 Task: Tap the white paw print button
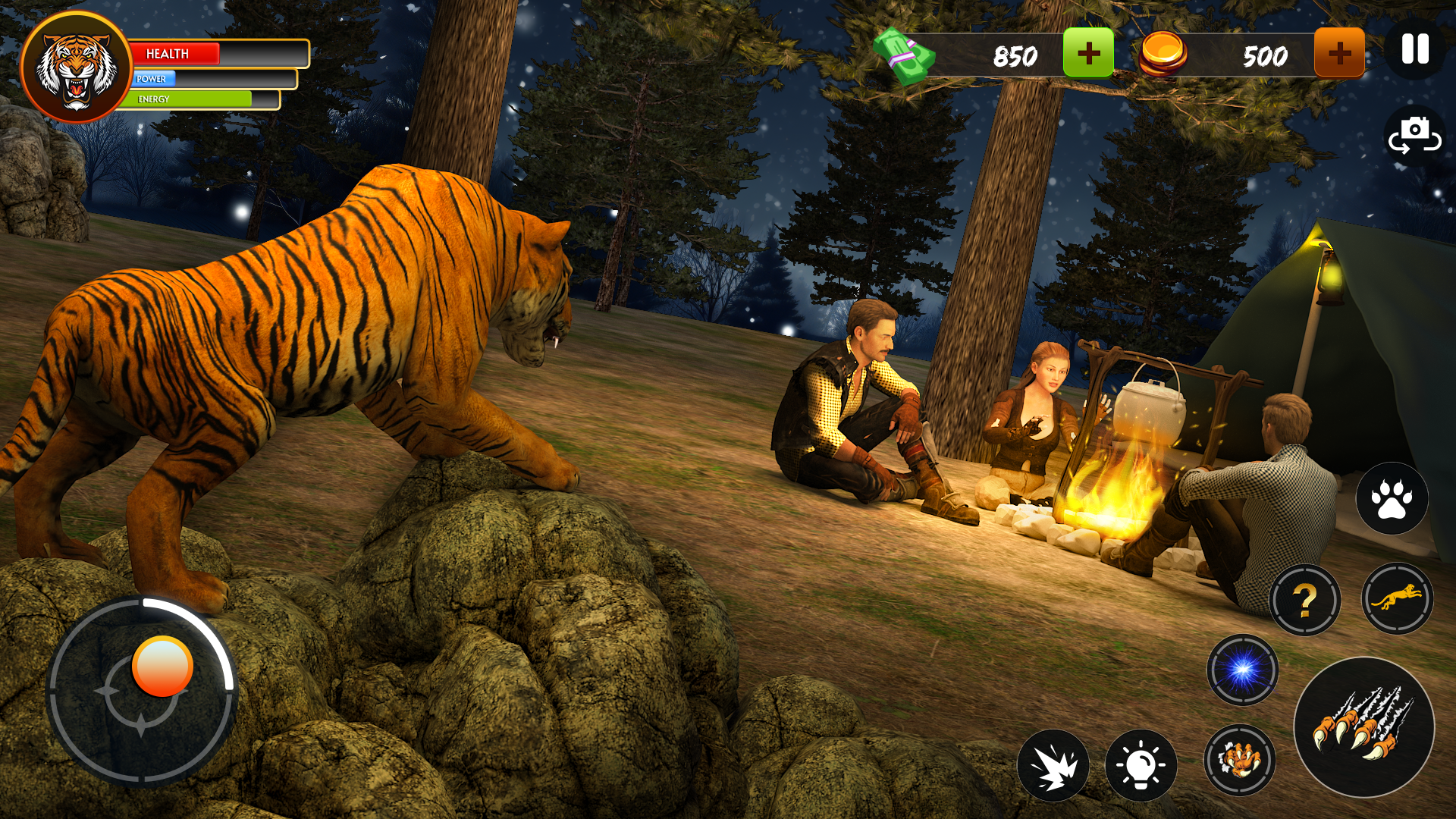coord(1392,498)
